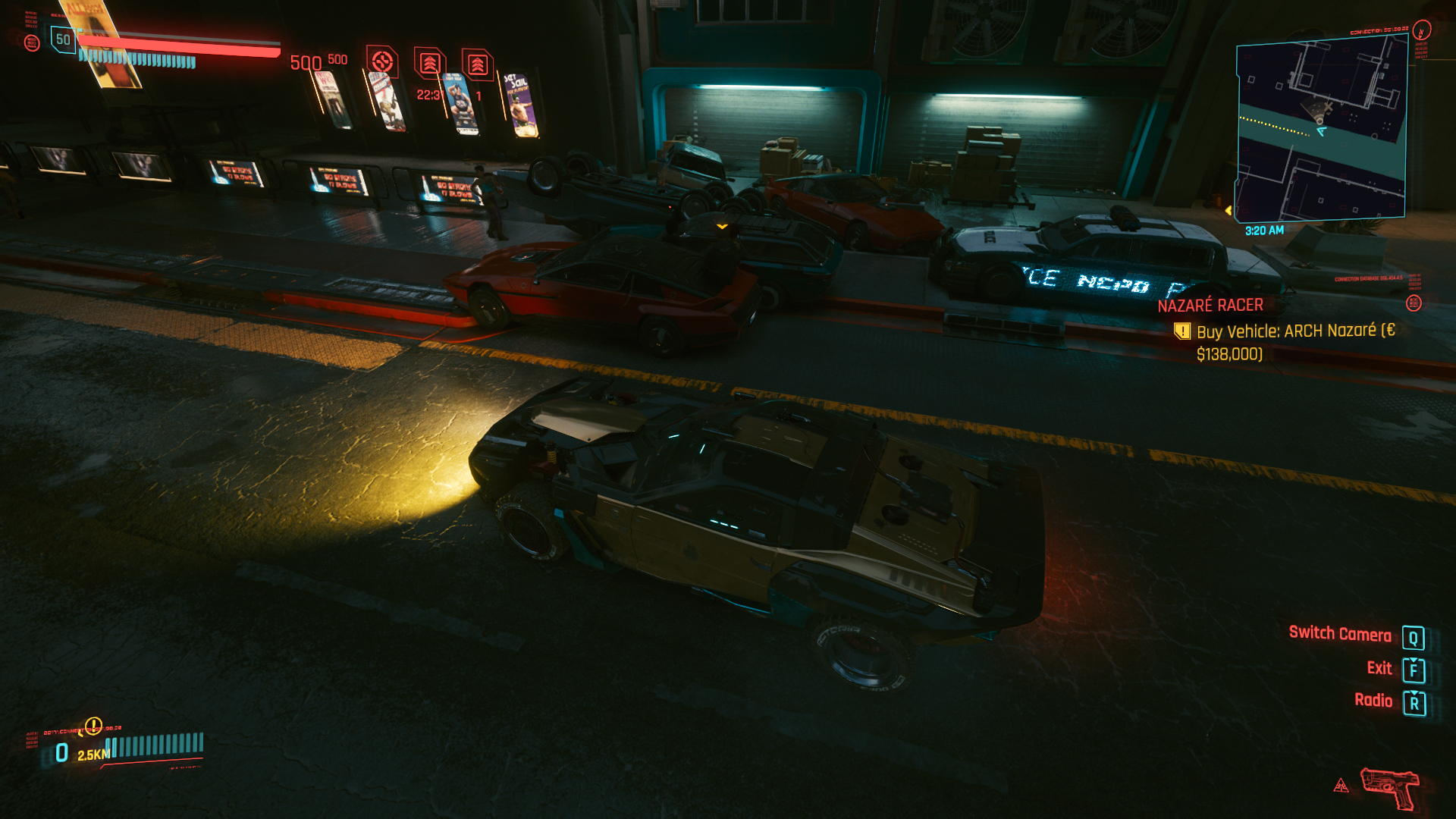Click the Nazaré Racer quest title

click(1210, 306)
